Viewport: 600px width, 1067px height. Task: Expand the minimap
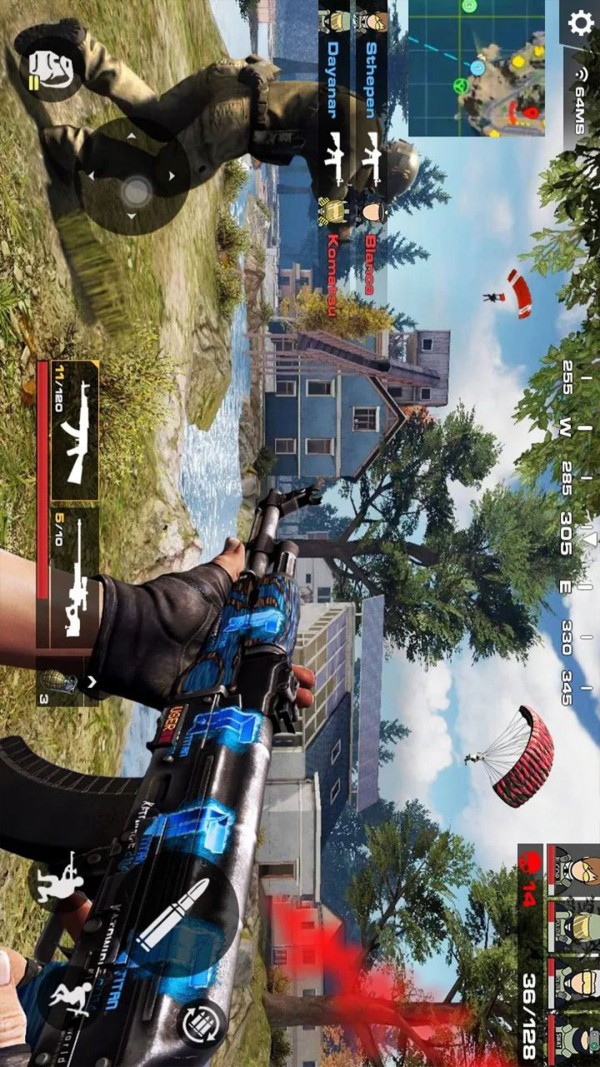pos(483,67)
